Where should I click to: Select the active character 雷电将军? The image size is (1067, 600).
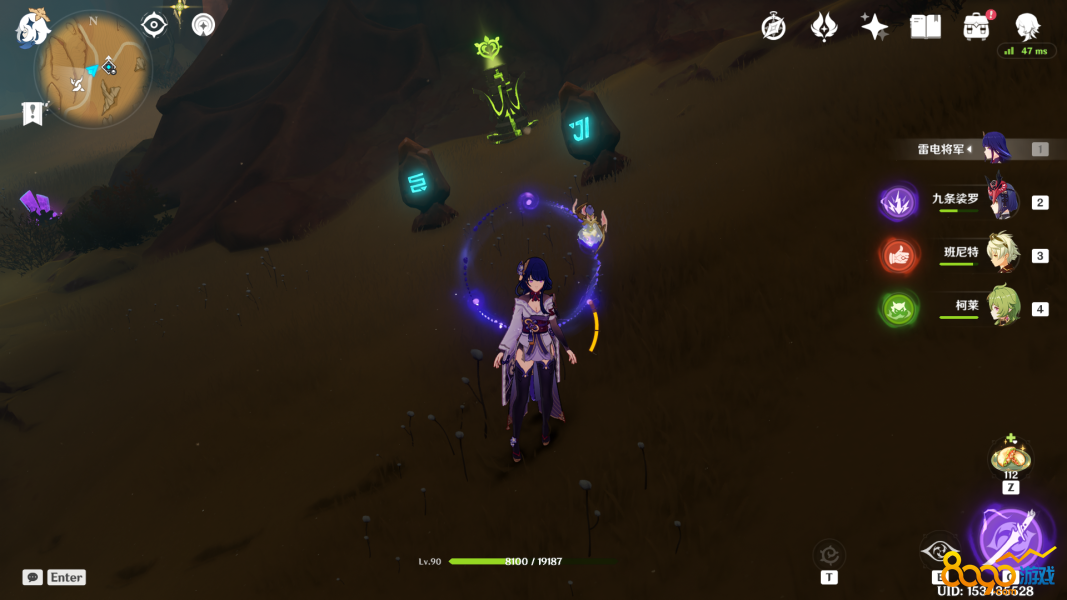pos(995,149)
